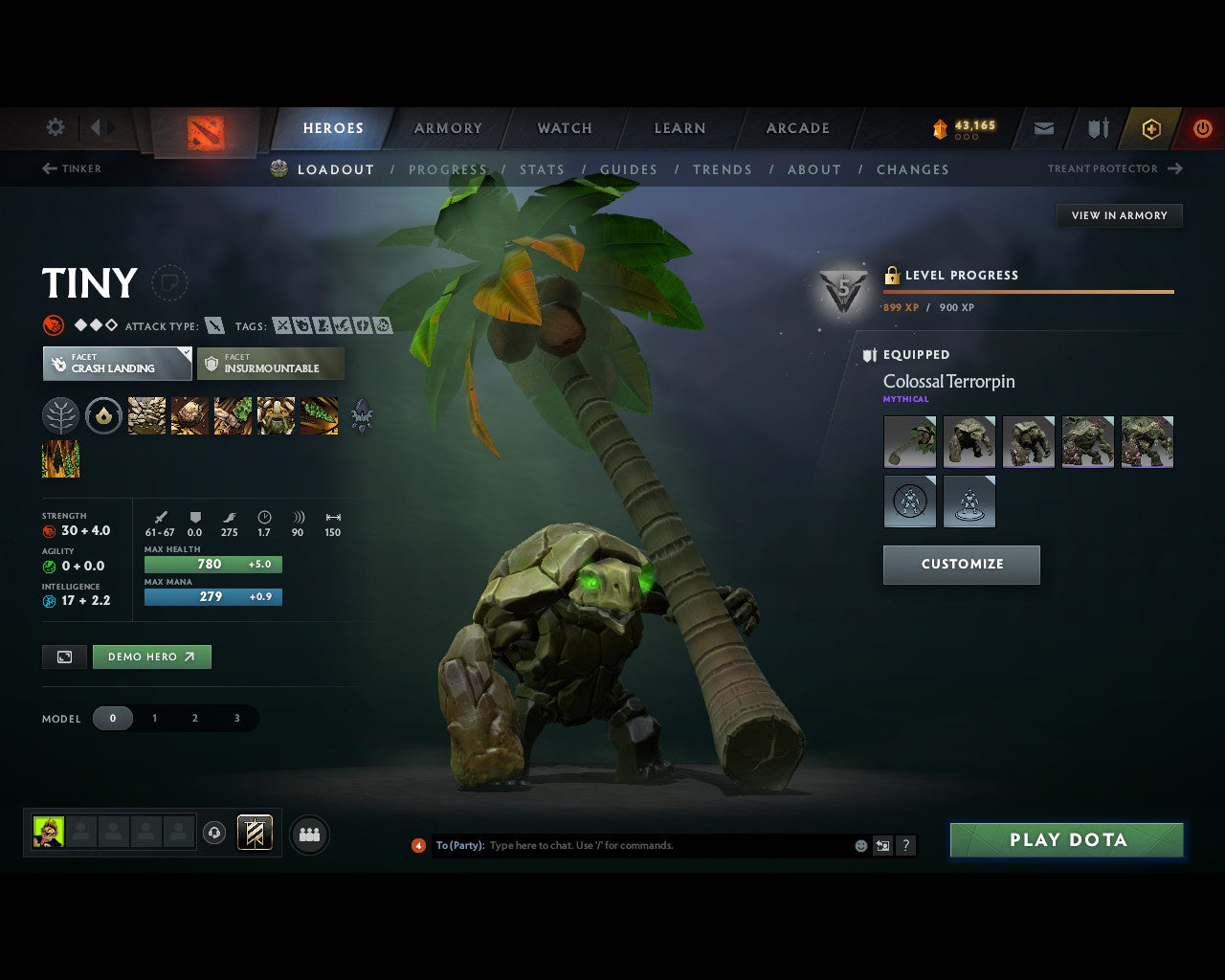Open the To (Party) channel selector
Screen dimensions: 1225x980
coord(457,845)
